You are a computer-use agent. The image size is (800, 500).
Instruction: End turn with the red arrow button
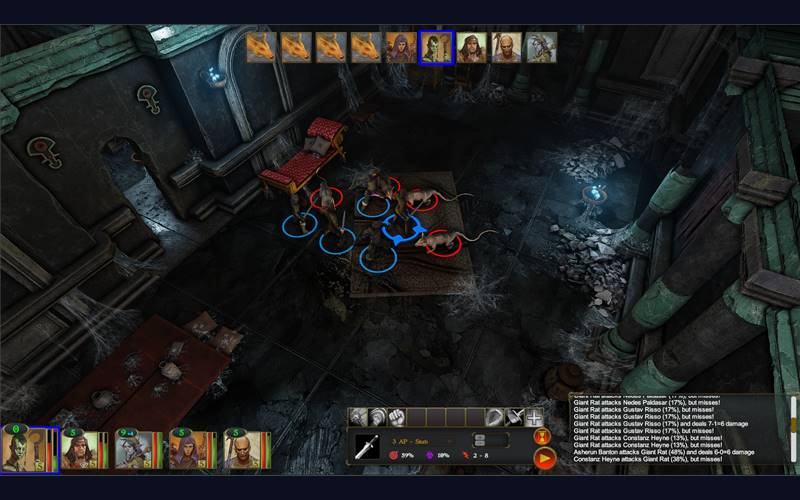pyautogui.click(x=544, y=459)
